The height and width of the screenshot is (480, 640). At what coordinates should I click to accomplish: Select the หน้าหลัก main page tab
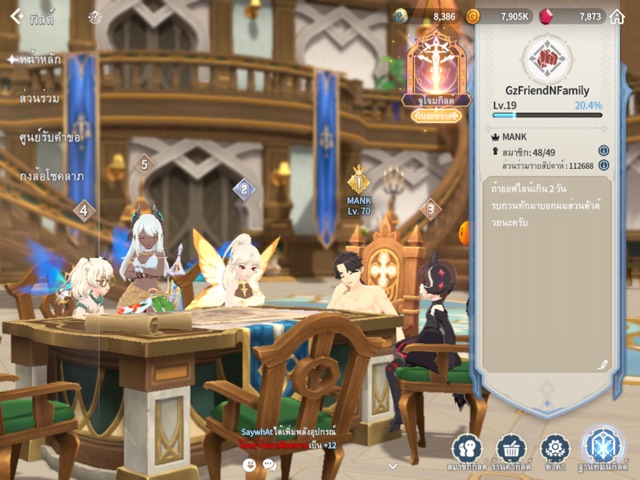38,60
